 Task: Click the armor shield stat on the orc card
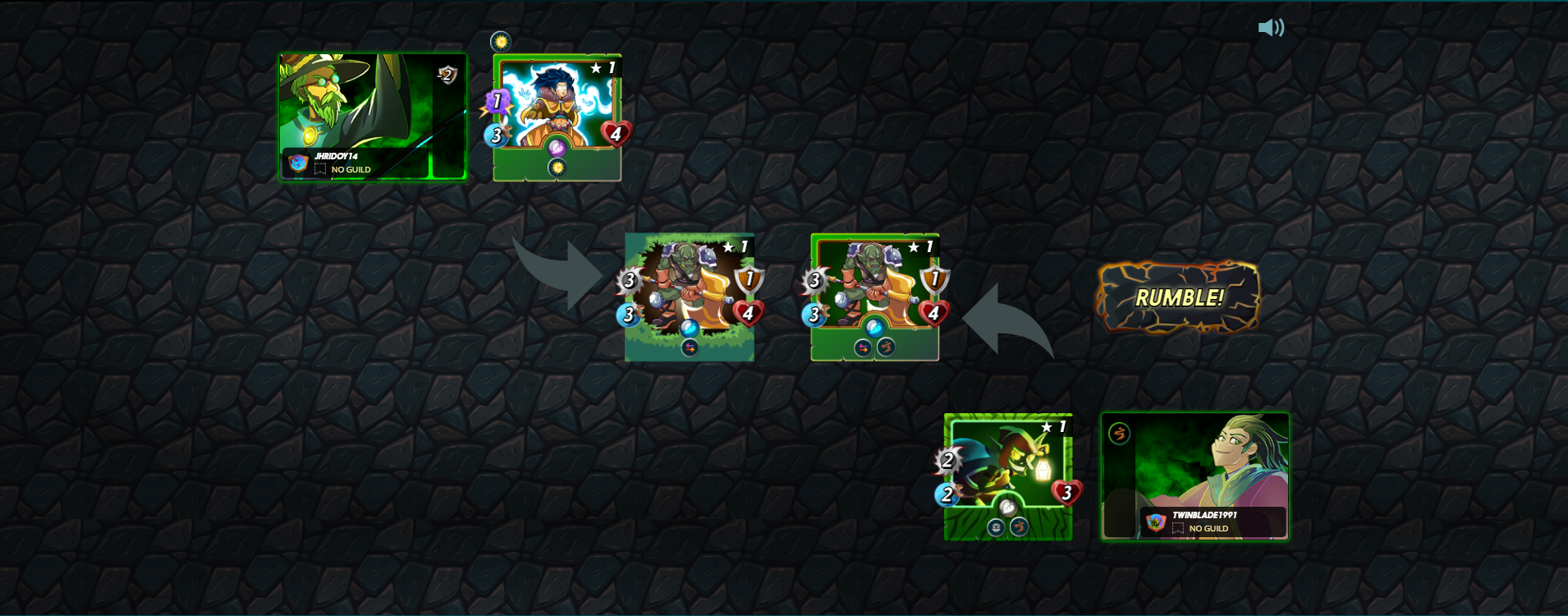749,278
